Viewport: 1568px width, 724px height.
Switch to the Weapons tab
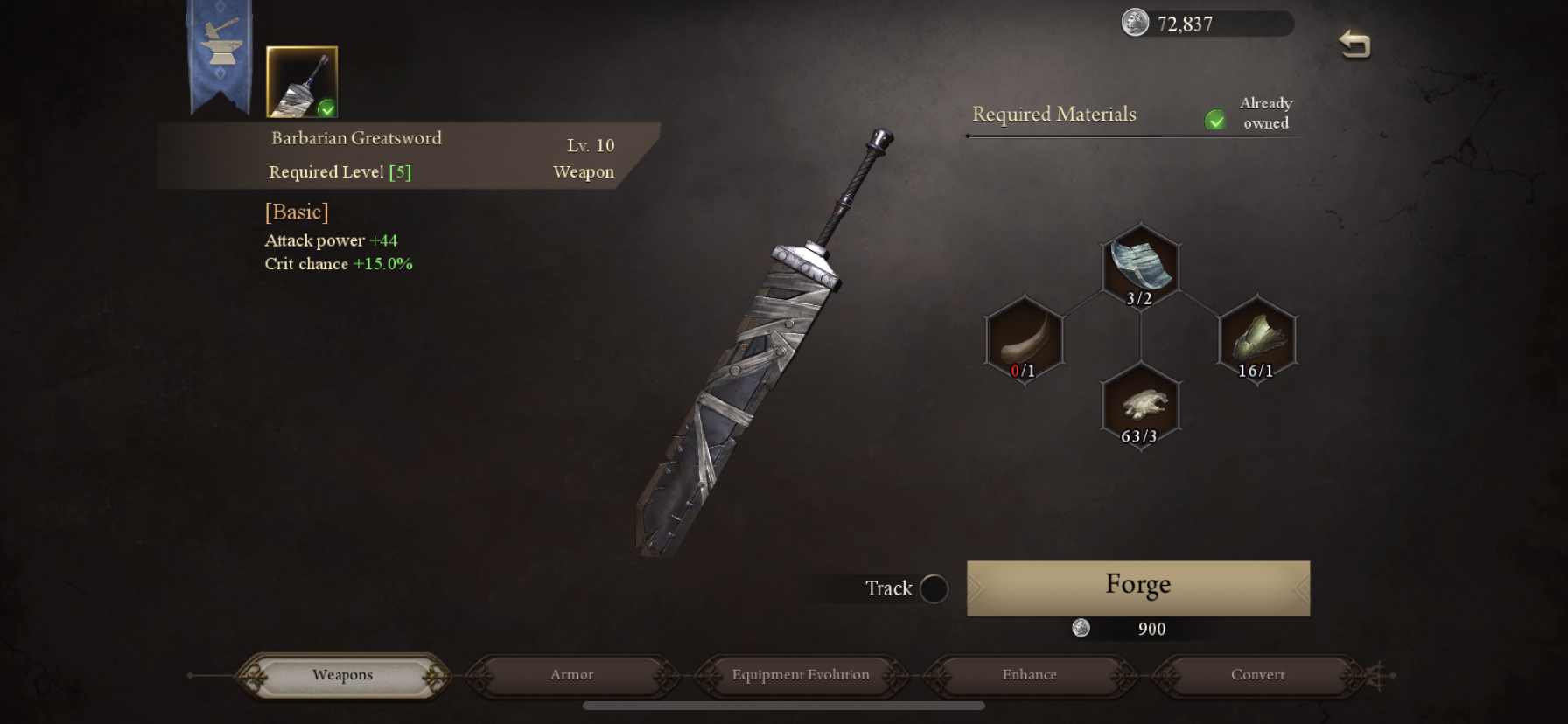342,675
